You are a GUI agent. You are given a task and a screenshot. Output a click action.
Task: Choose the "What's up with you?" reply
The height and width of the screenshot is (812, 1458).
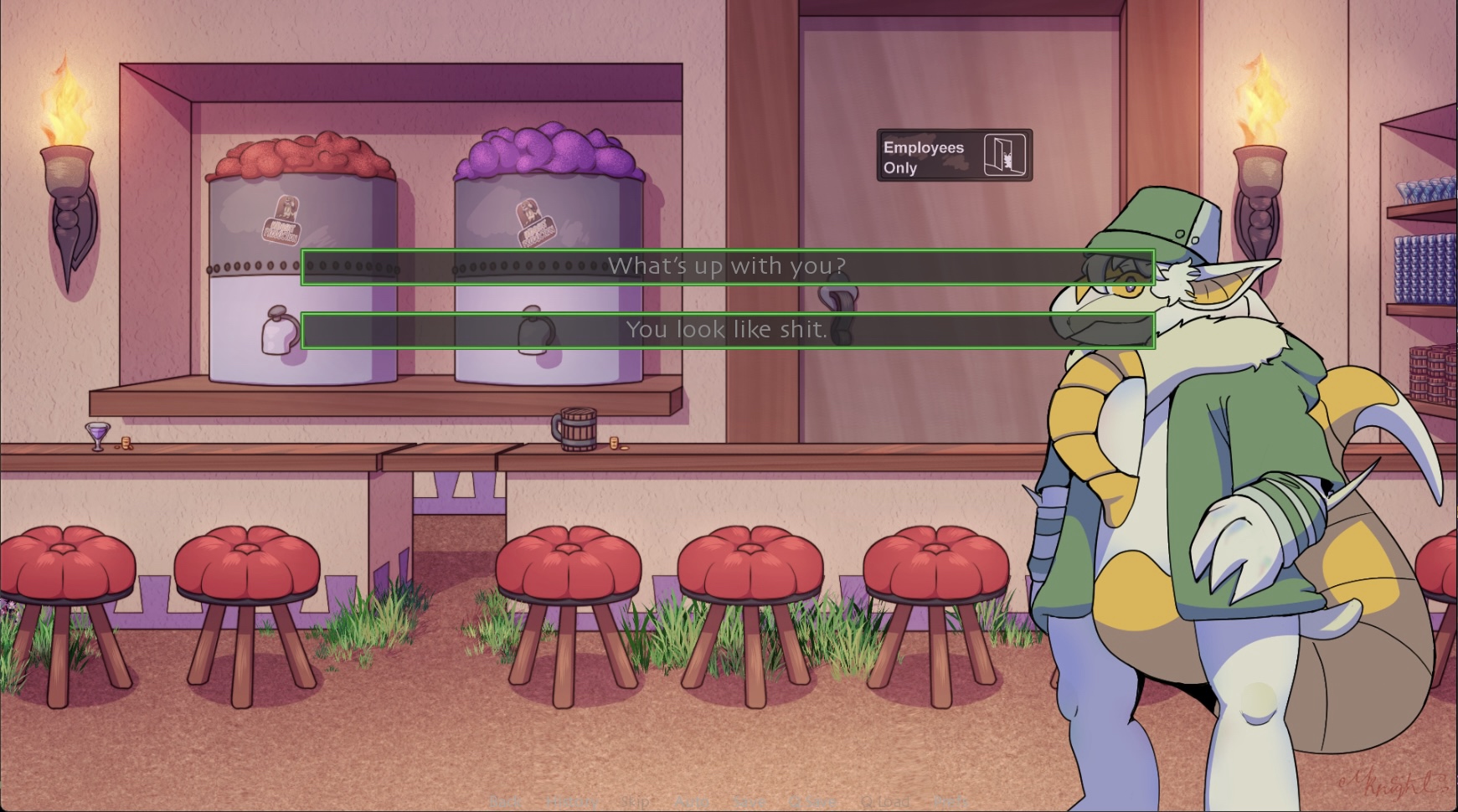coord(727,267)
